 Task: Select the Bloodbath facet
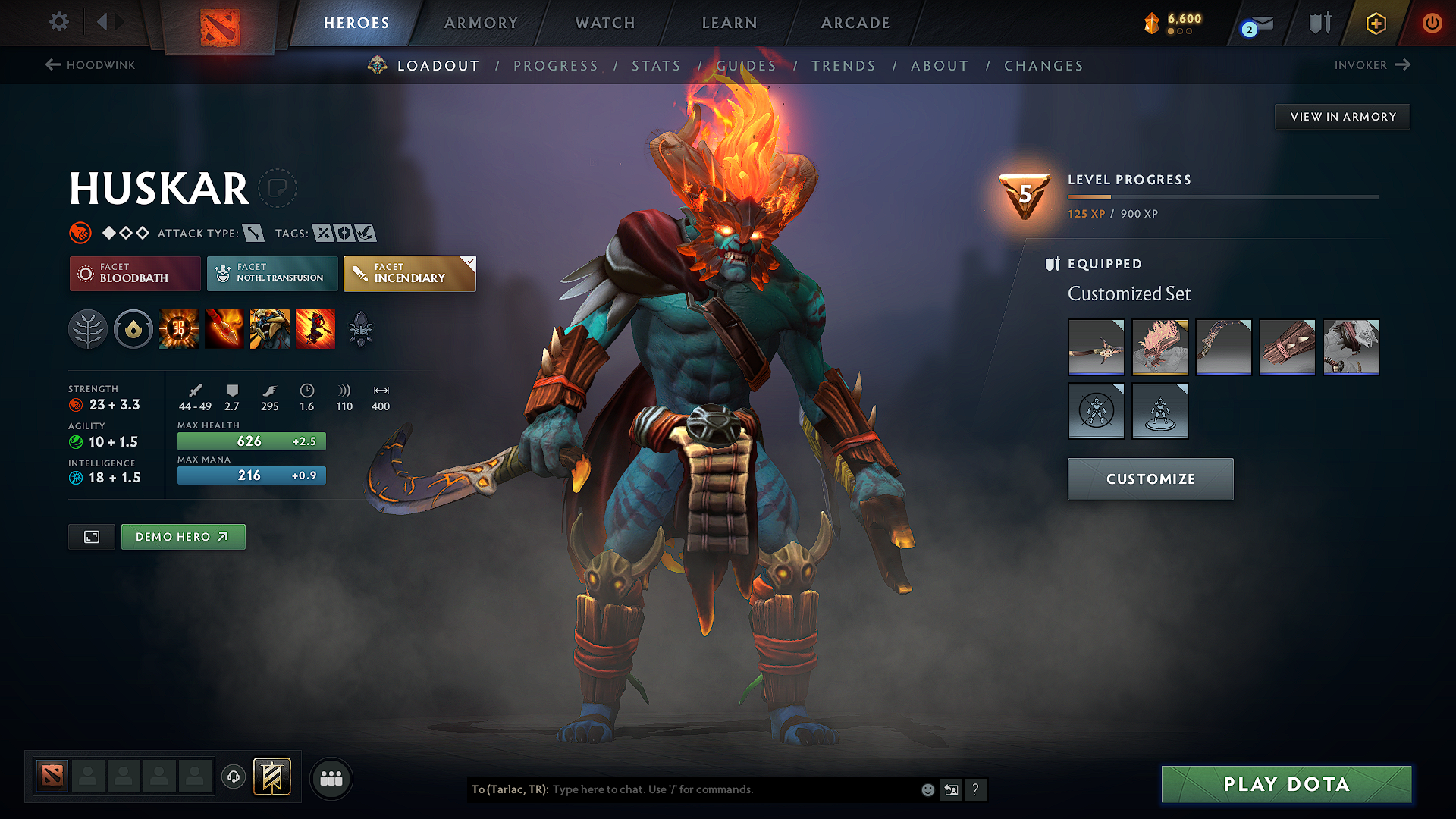click(135, 273)
